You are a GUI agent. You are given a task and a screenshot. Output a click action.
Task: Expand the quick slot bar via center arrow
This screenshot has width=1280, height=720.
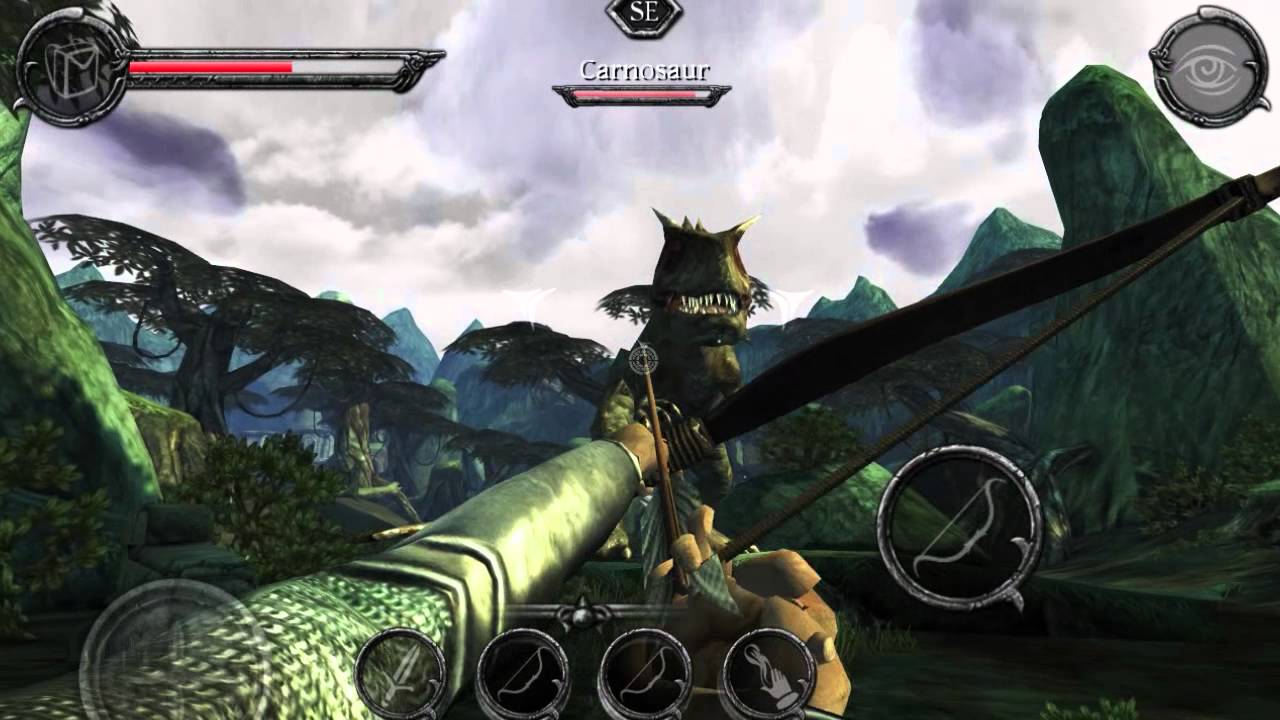[x=580, y=616]
